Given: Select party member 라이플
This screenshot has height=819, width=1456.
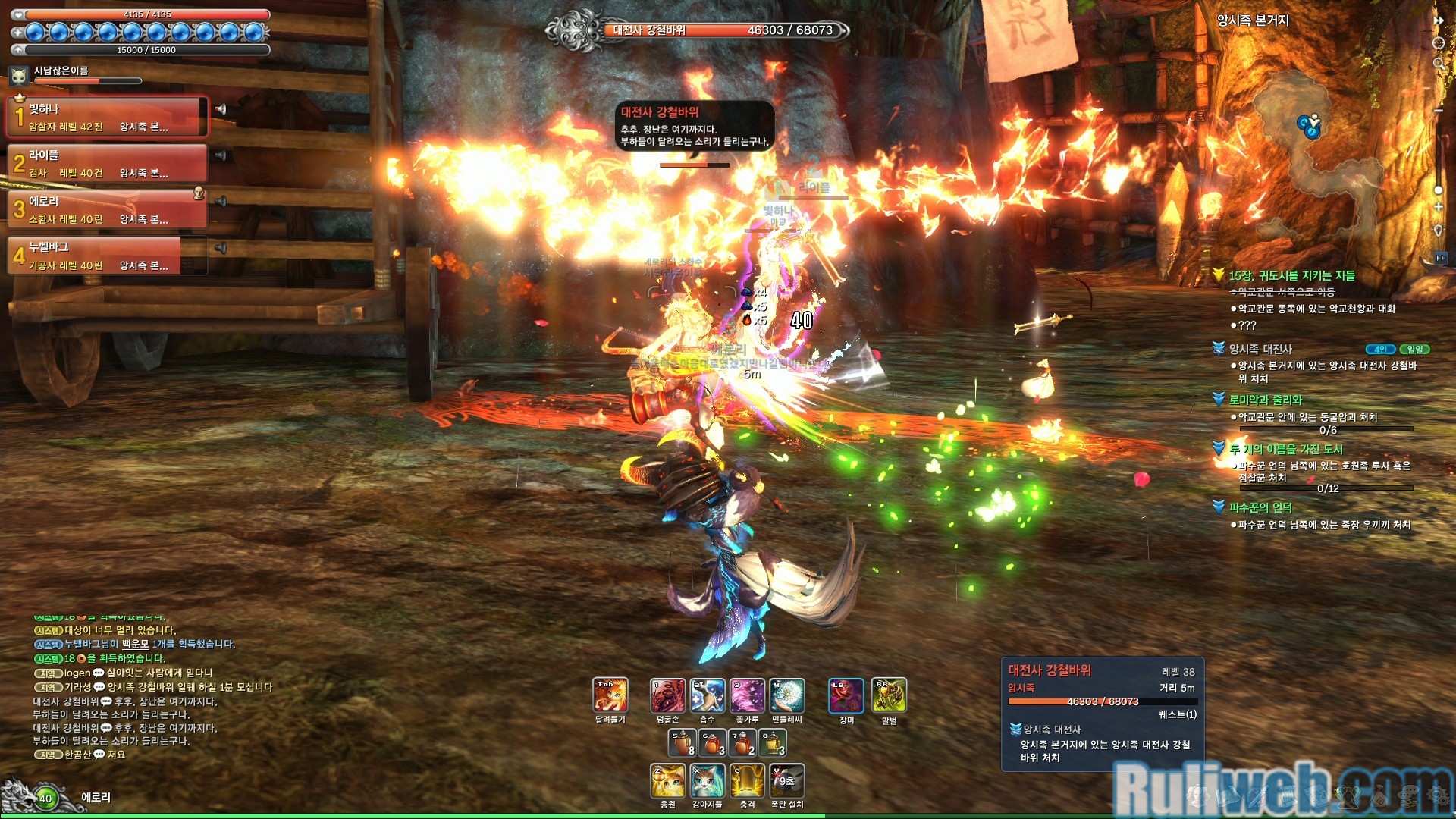Looking at the screenshot, I should tap(106, 163).
